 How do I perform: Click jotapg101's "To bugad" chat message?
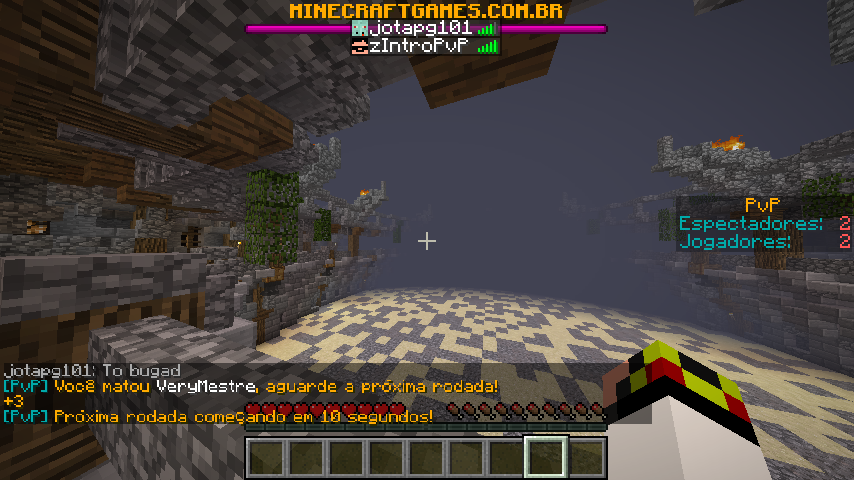click(92, 371)
